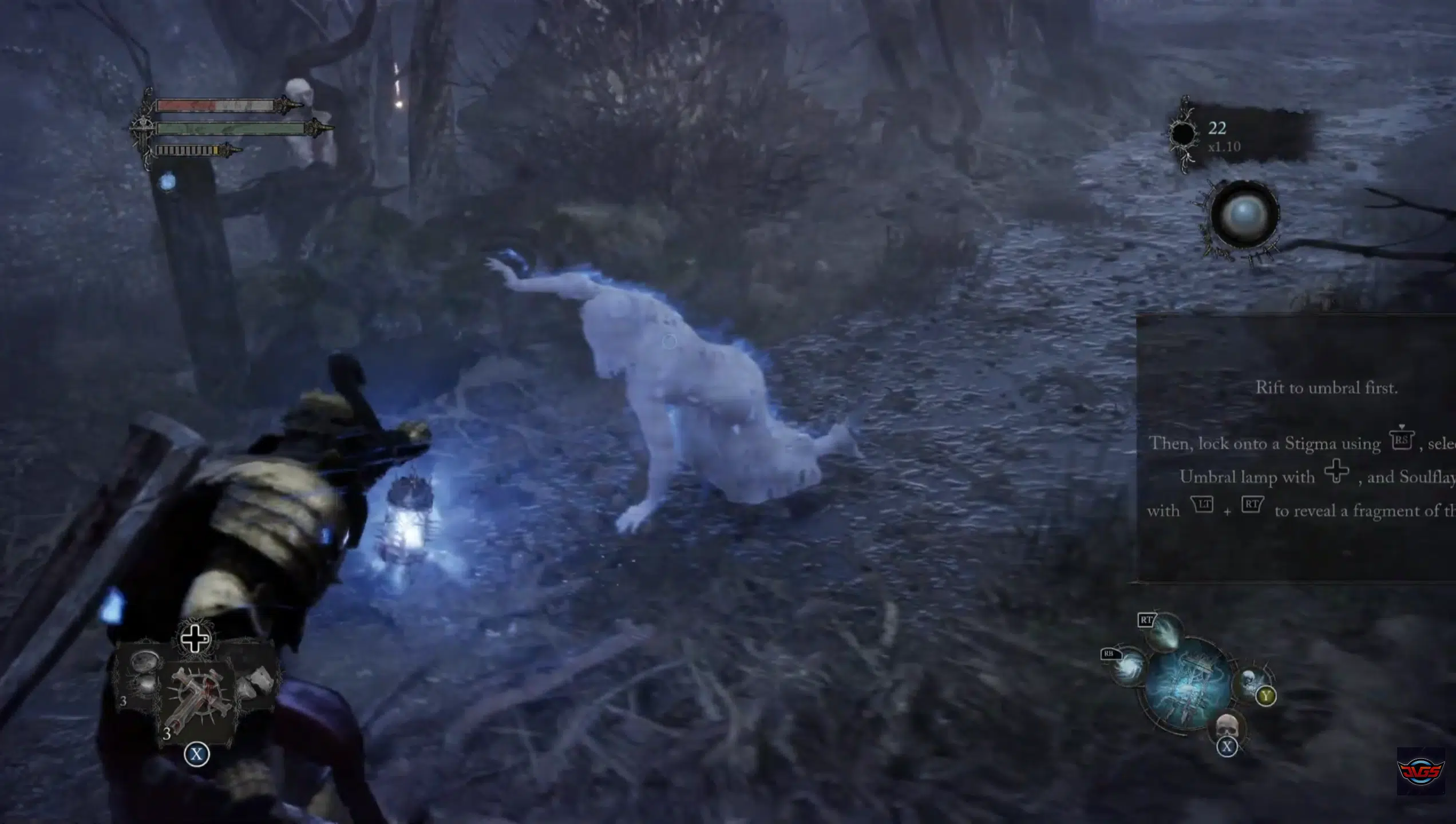Open the radial ability wheel via the RB label

[1109, 655]
